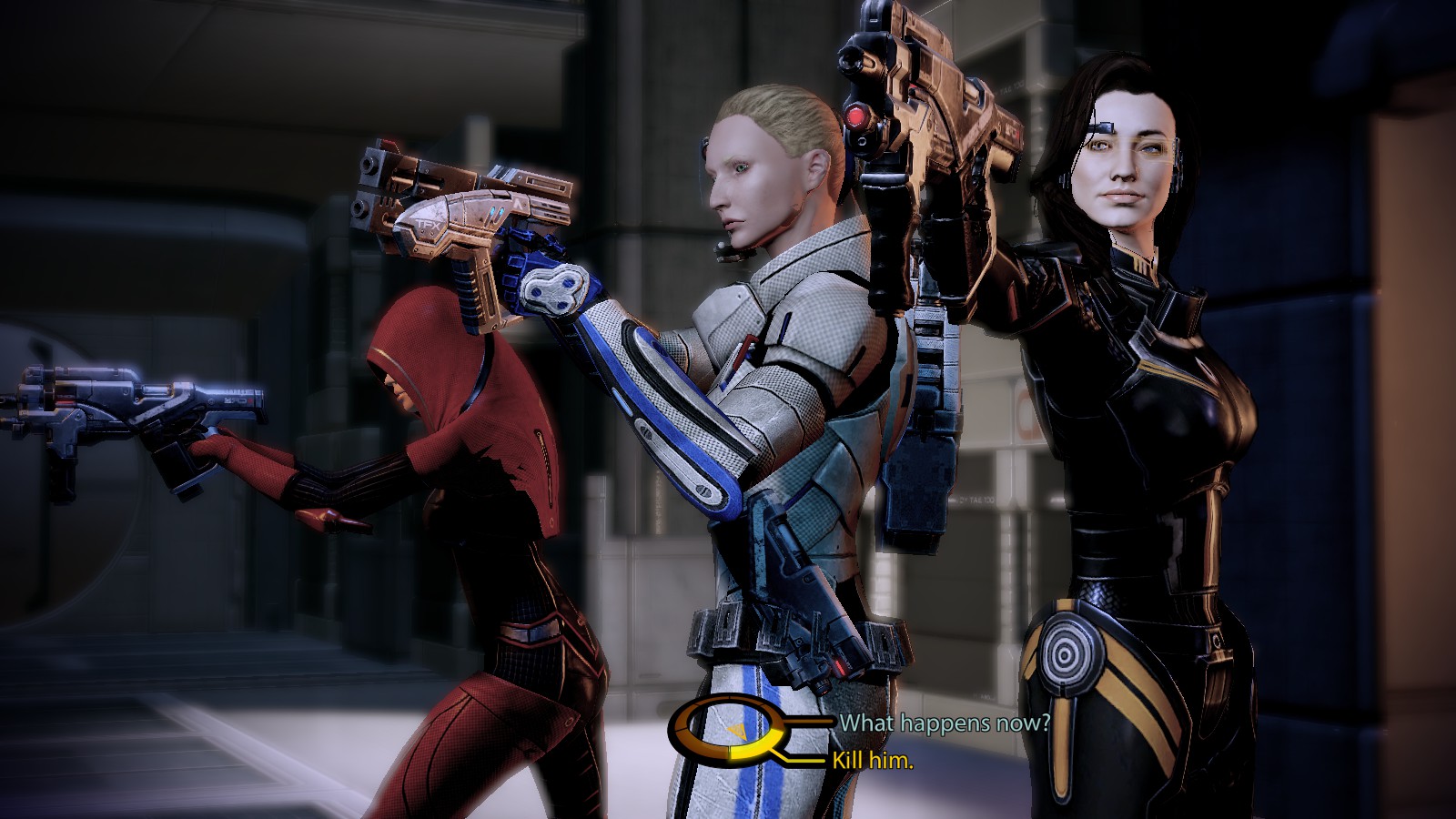Choose the "What happens now?" dialogue reply
Screen dimensions: 1456x819
(944, 723)
